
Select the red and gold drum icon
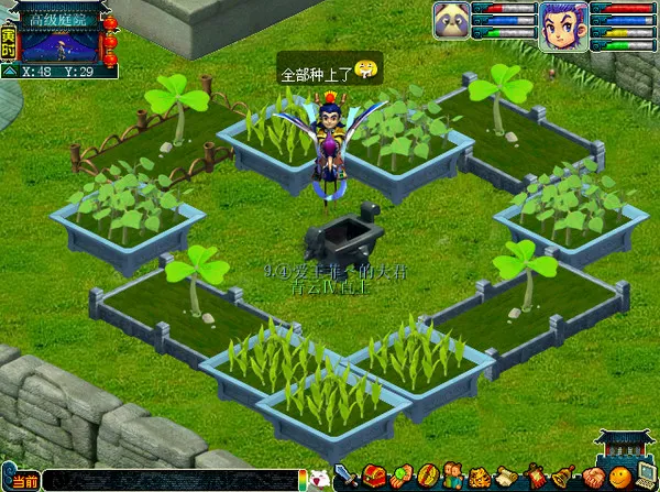pos(428,474)
